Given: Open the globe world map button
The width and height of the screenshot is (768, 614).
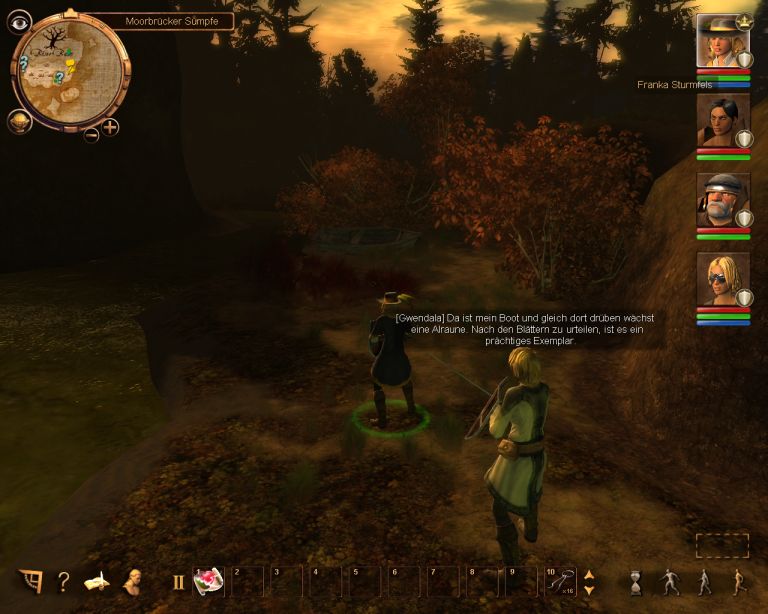Looking at the screenshot, I should (x=19, y=121).
